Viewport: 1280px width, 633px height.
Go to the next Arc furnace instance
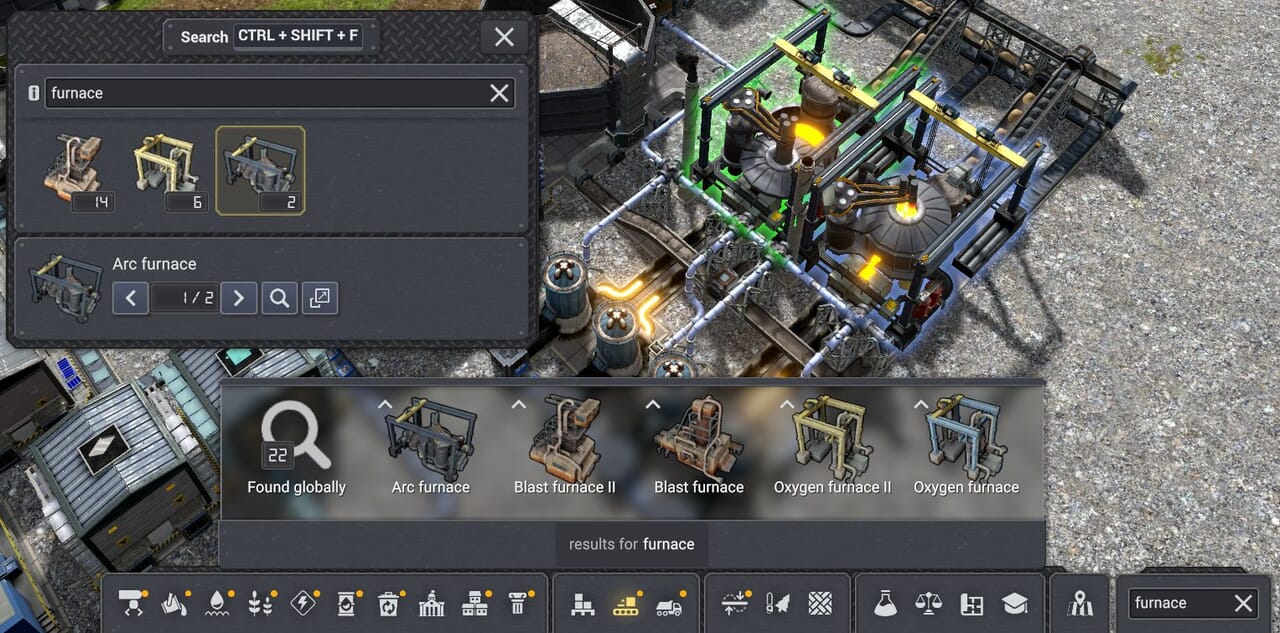238,297
